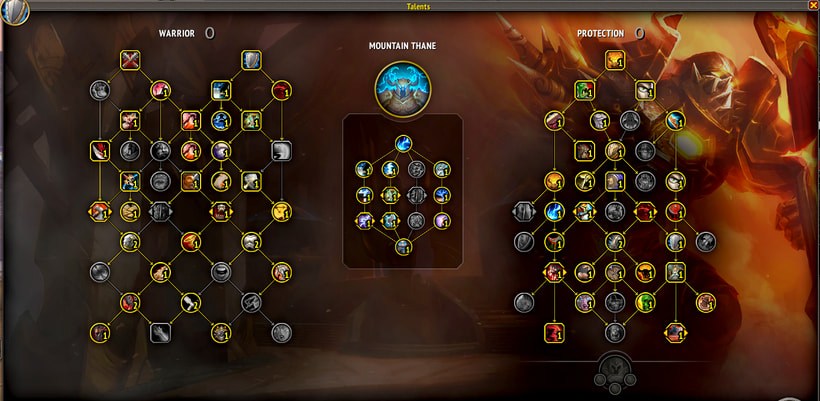Select the crossed swords talent in the Warrior tree
This screenshot has width=820, height=401.
pyautogui.click(x=130, y=60)
